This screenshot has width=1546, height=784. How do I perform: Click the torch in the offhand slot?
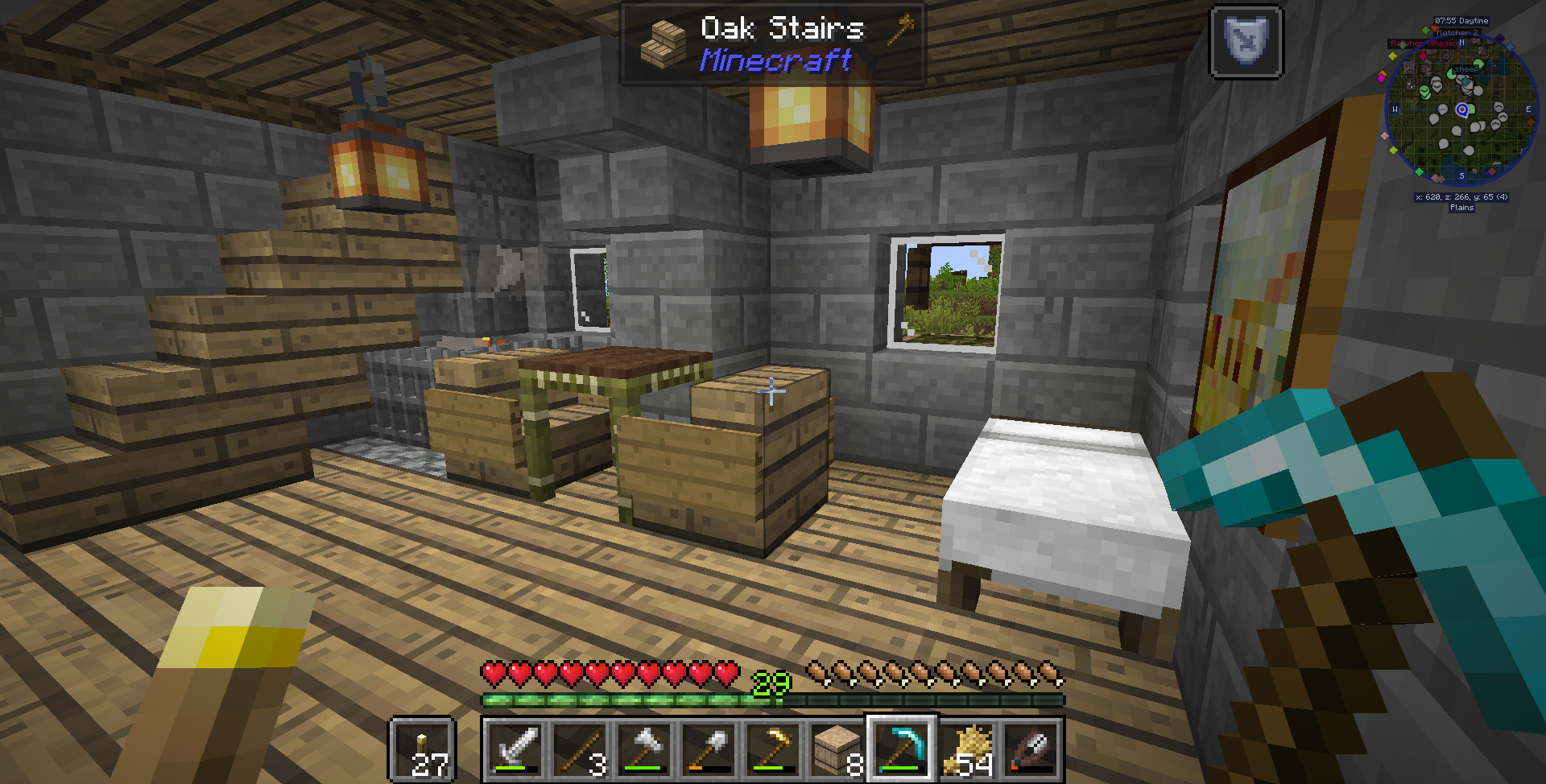pyautogui.click(x=421, y=749)
